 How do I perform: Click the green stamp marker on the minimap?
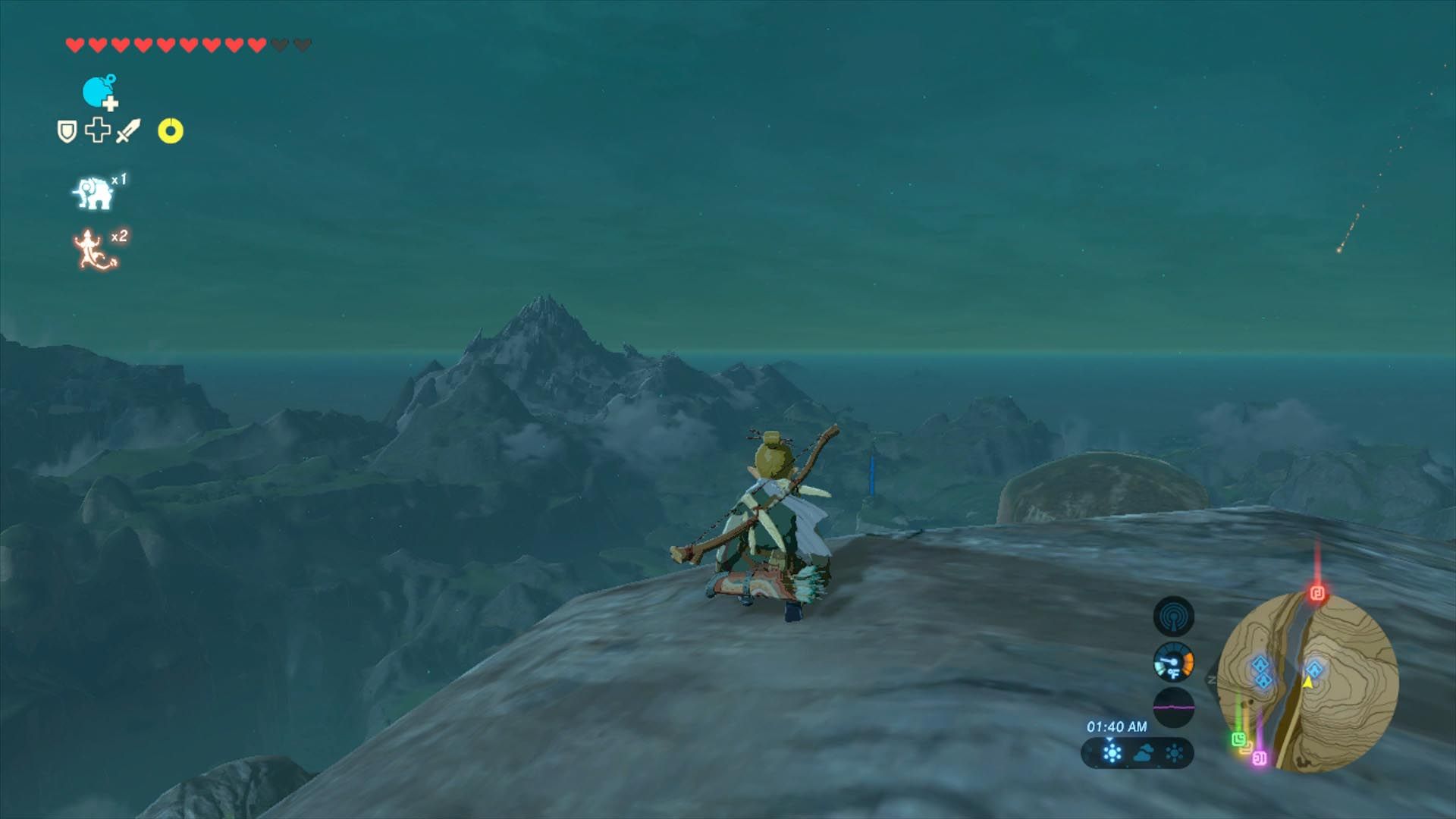tap(1239, 740)
